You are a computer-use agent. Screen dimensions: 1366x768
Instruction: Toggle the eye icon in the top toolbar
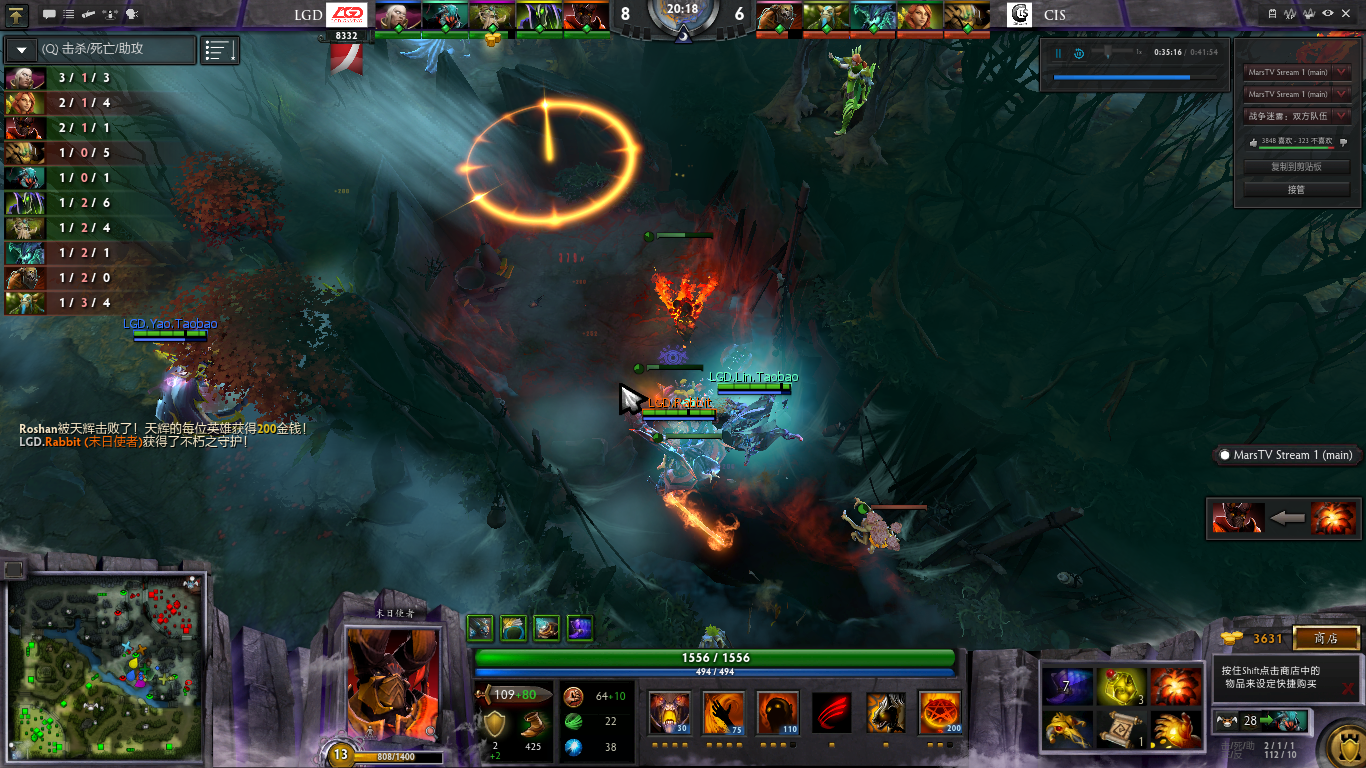click(1327, 13)
